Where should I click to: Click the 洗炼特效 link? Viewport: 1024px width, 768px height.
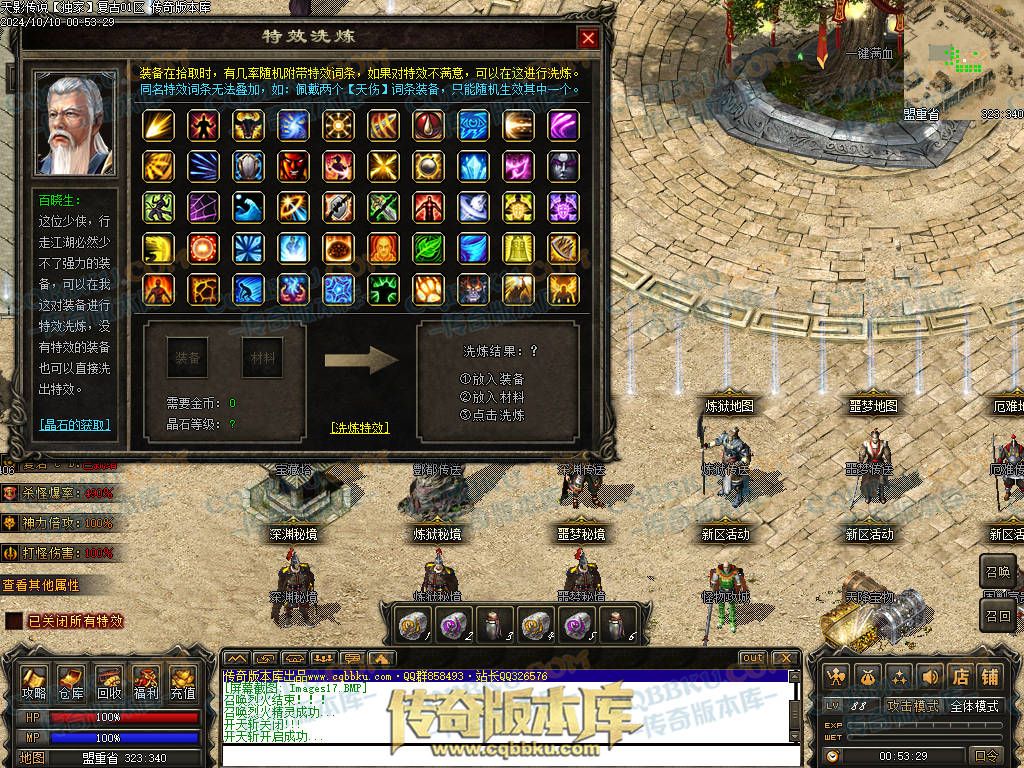[359, 428]
